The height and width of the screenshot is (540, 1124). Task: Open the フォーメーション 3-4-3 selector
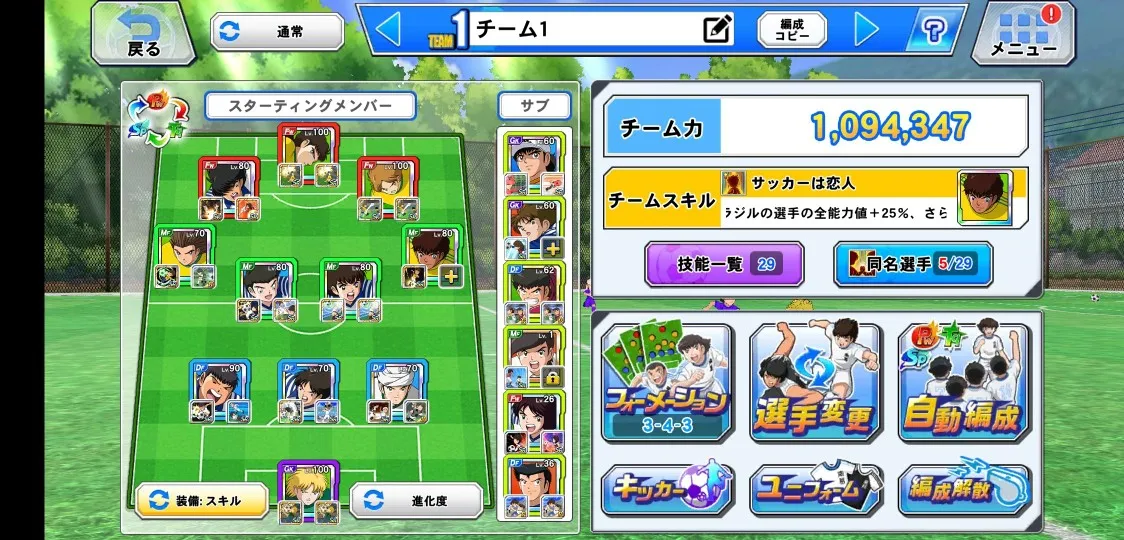click(667, 383)
